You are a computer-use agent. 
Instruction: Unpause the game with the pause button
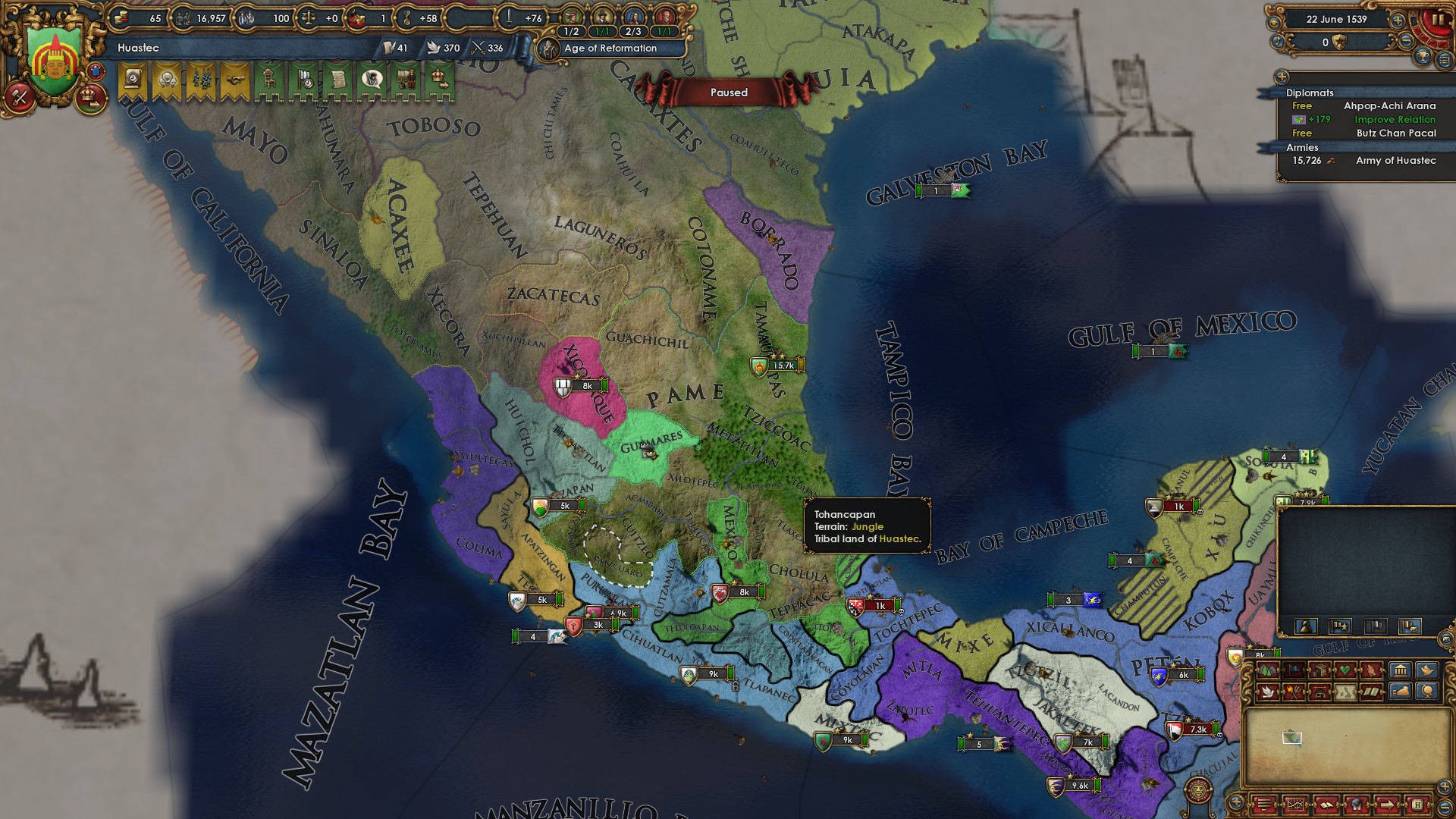tap(1439, 18)
